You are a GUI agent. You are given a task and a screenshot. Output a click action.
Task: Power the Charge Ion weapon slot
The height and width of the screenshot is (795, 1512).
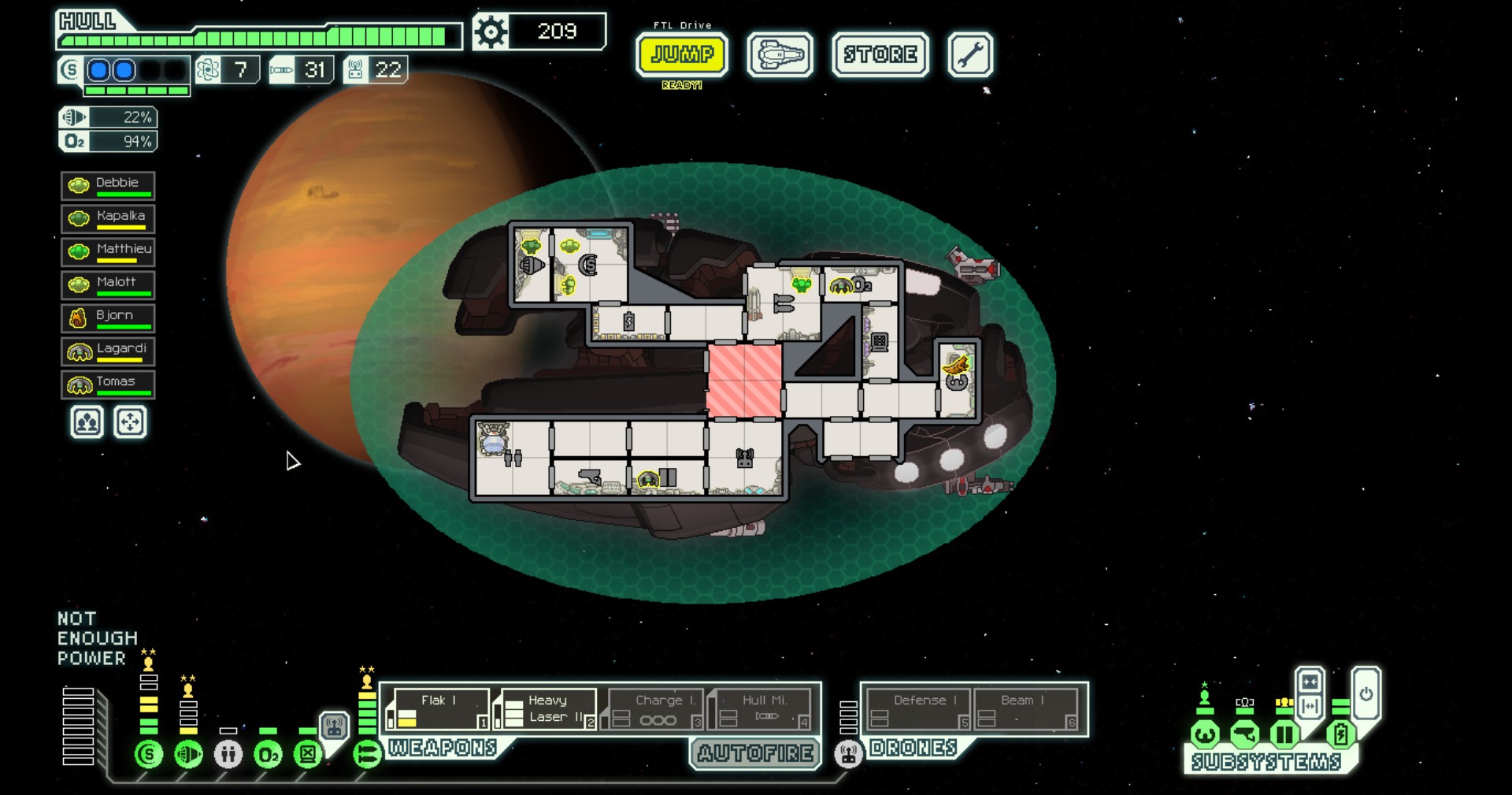pyautogui.click(x=654, y=709)
